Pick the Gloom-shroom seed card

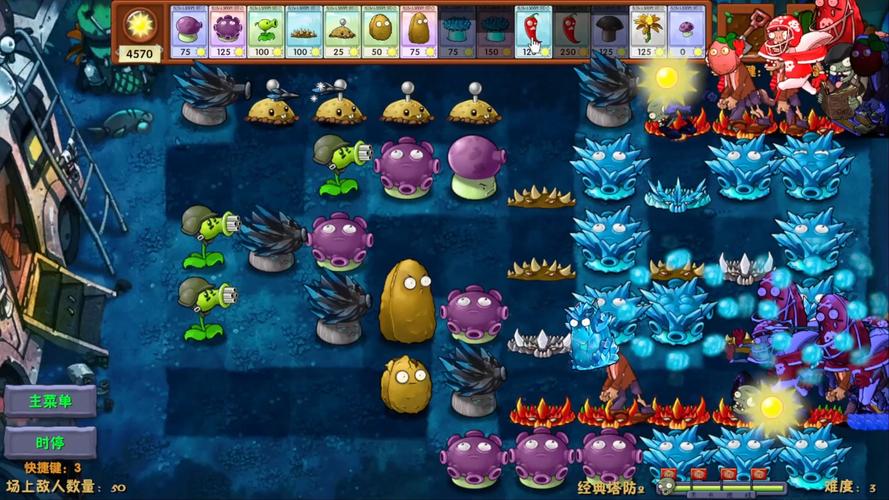[x=228, y=31]
